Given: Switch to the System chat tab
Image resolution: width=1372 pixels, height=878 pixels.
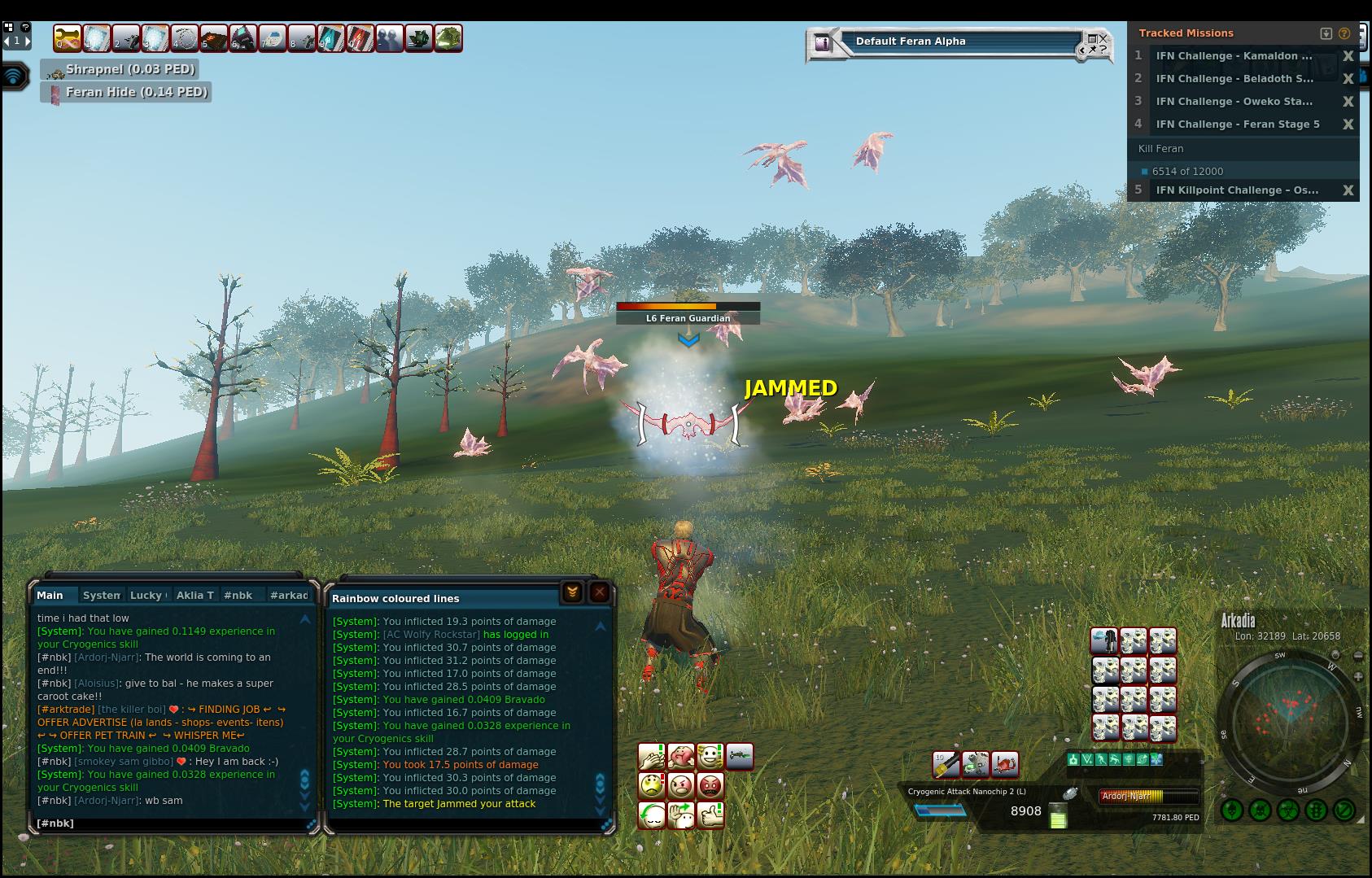Looking at the screenshot, I should (102, 595).
